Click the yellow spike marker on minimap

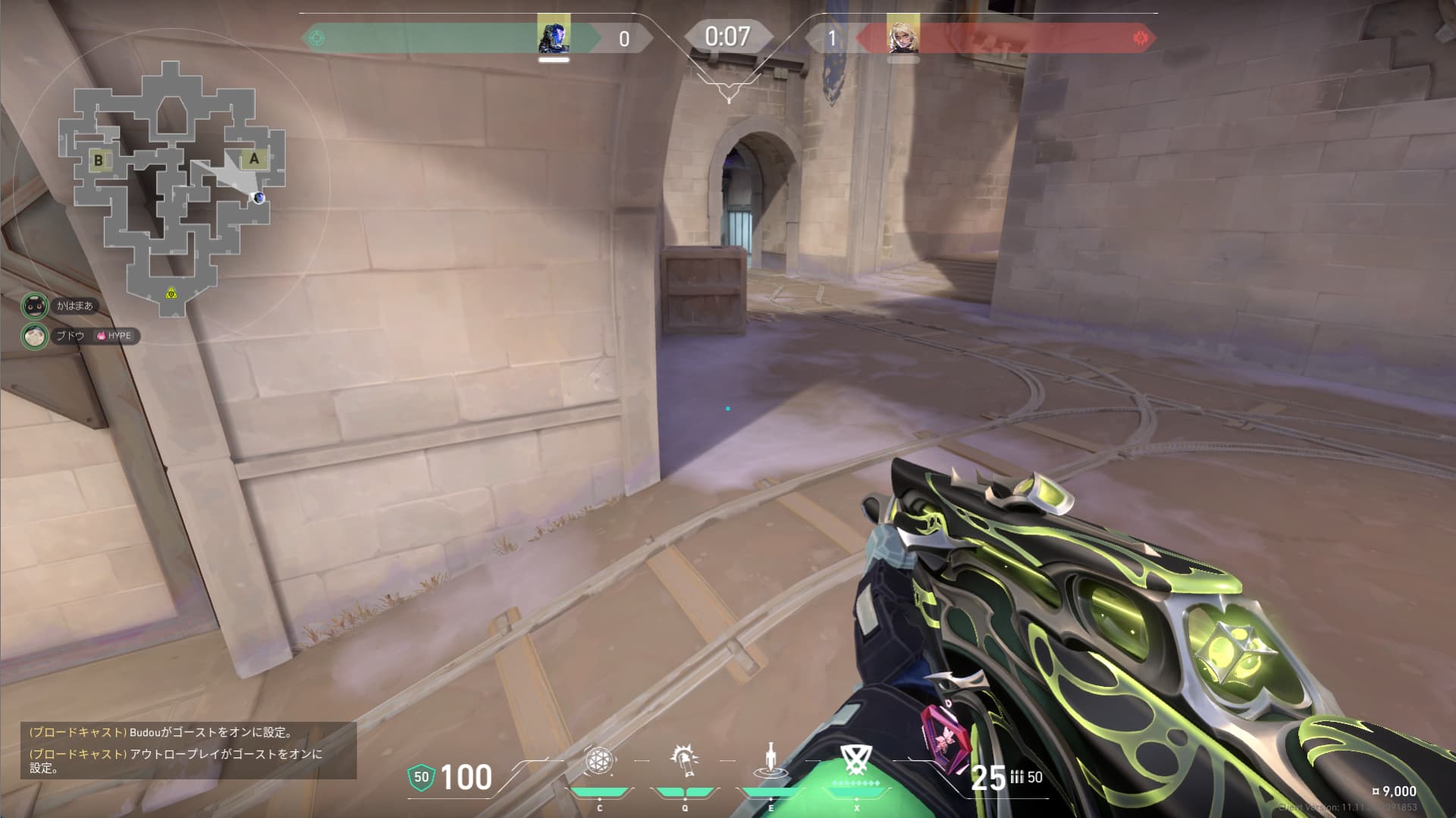click(171, 293)
